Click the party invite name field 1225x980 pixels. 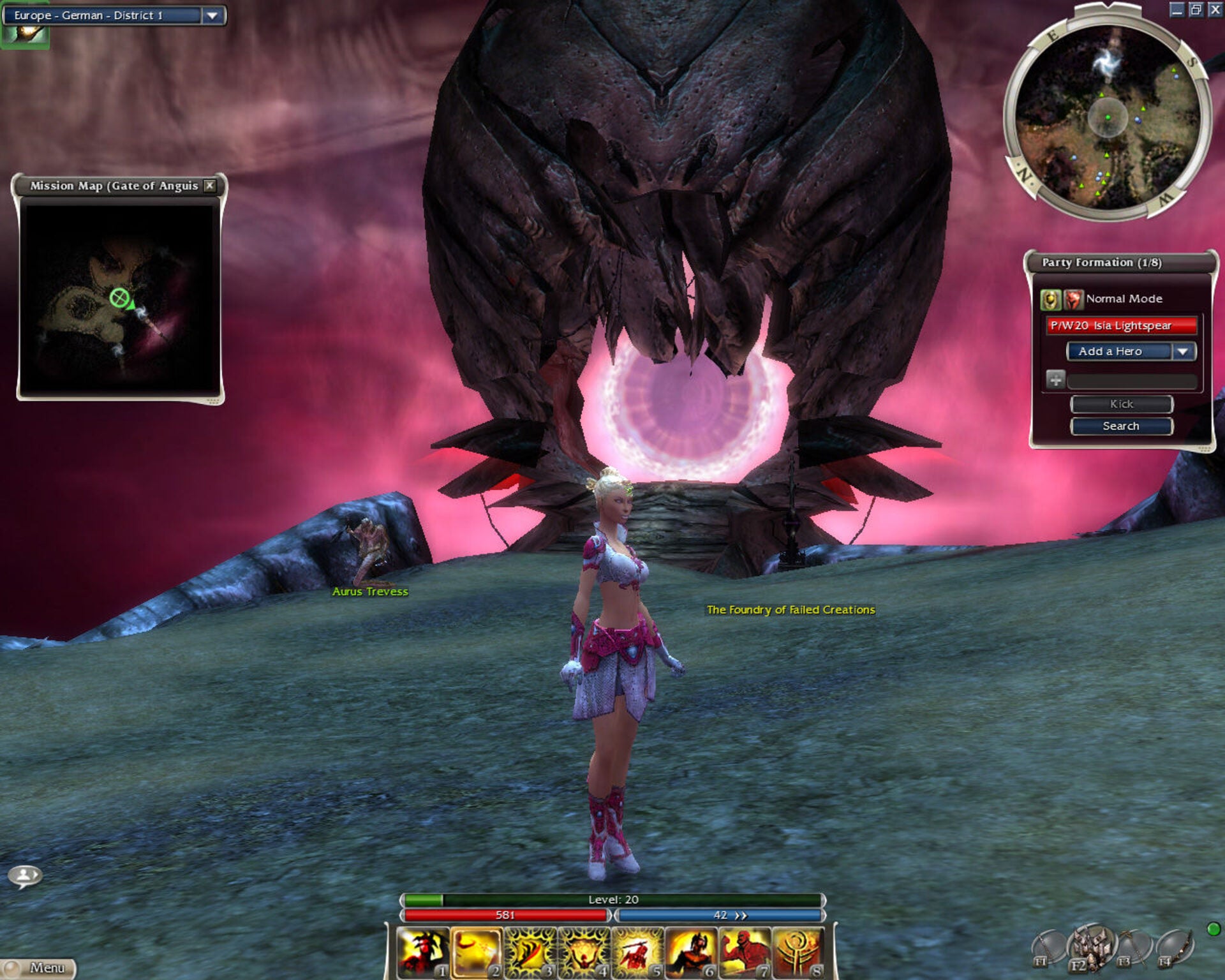tap(1132, 381)
